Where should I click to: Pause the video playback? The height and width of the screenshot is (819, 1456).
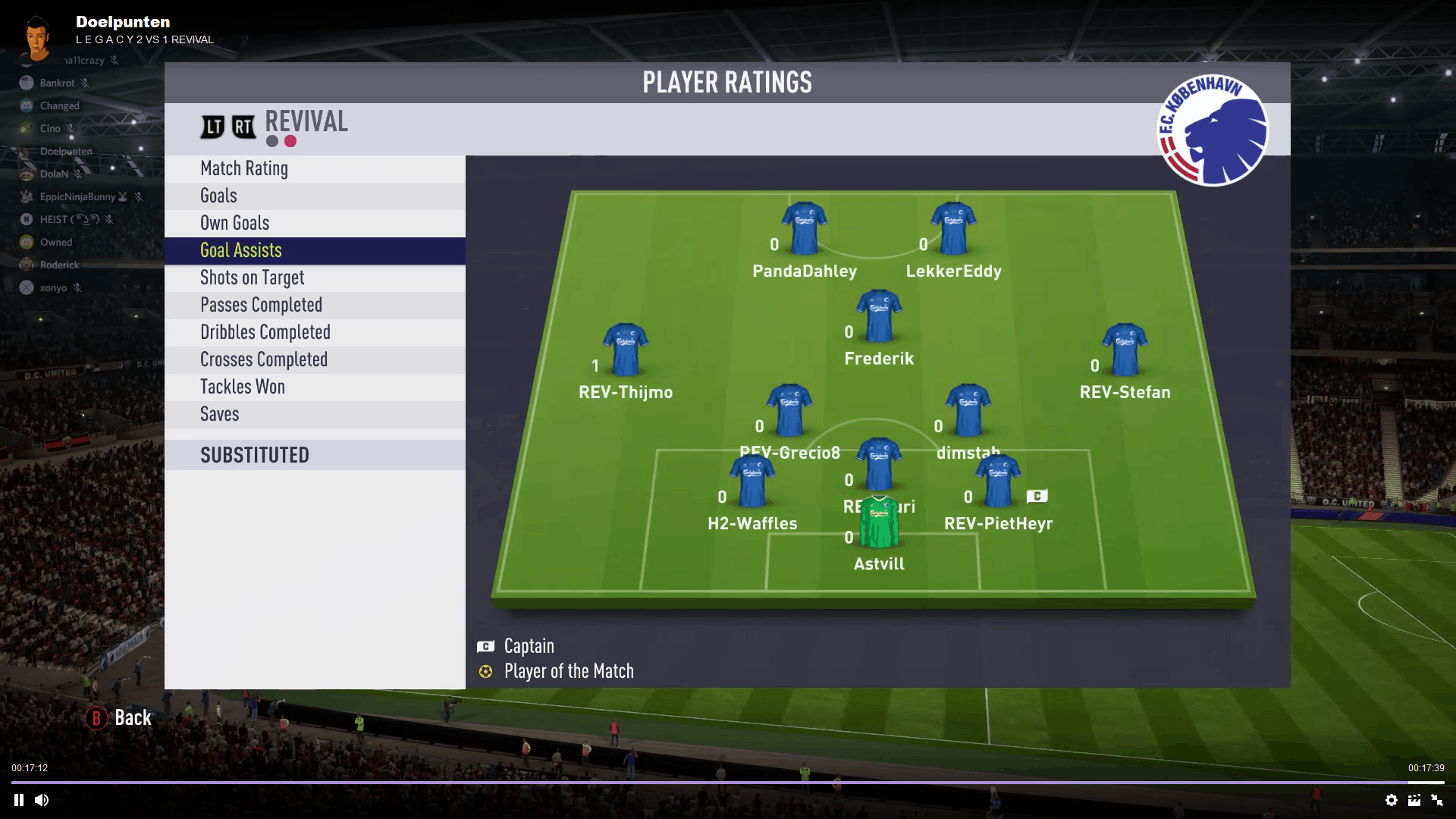19,800
